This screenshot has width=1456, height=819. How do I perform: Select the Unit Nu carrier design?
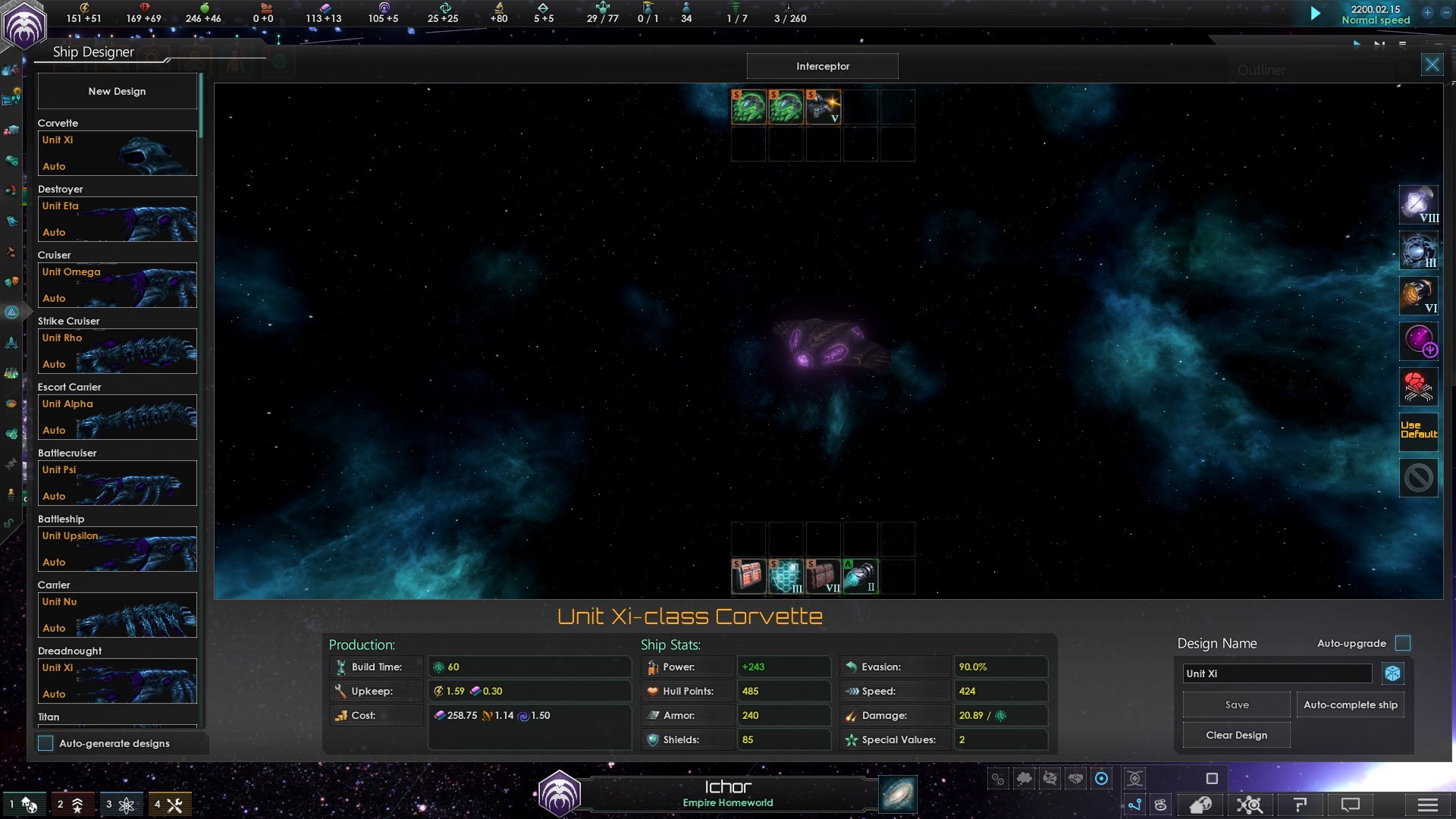pos(118,615)
